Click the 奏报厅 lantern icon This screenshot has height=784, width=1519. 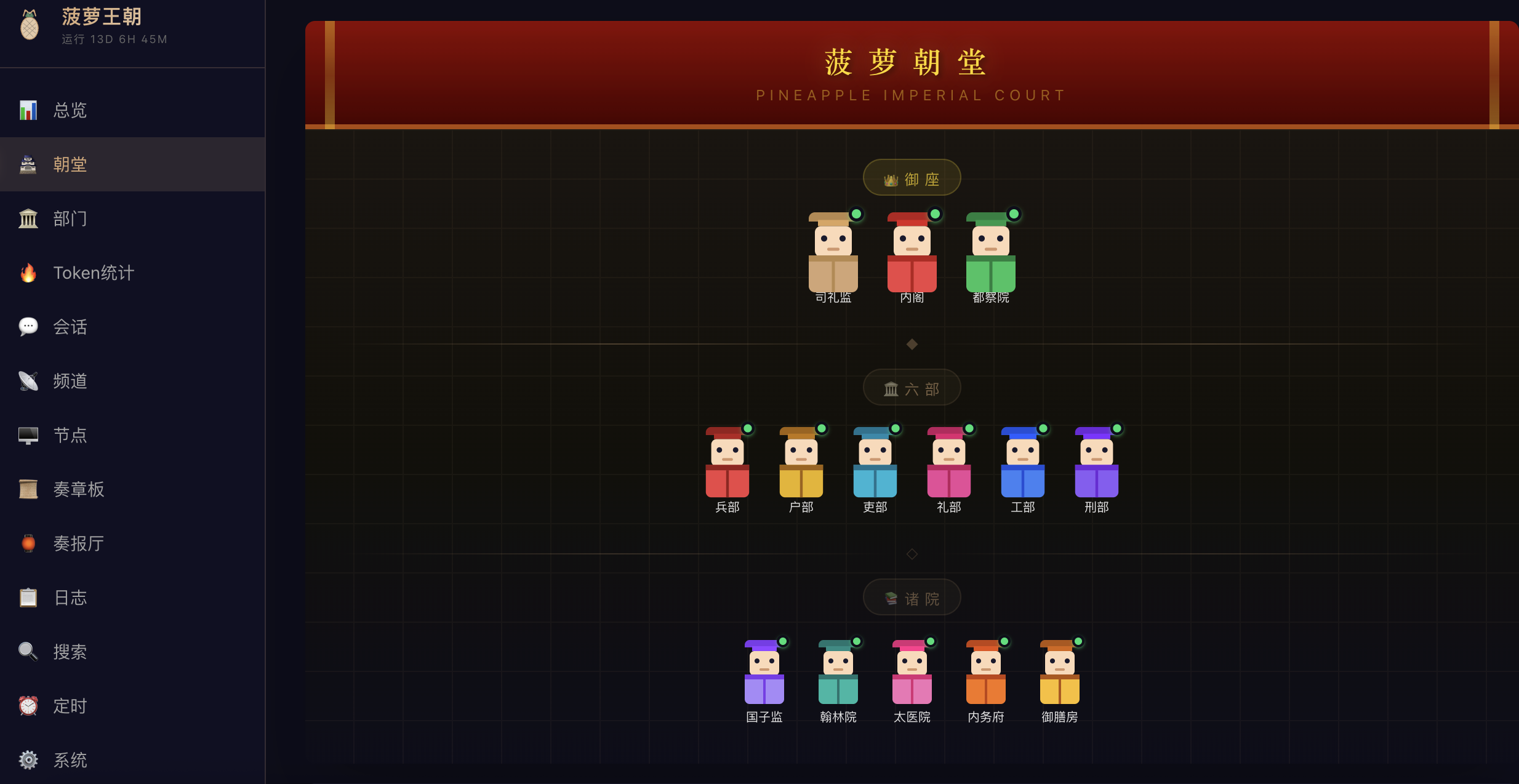tap(28, 543)
